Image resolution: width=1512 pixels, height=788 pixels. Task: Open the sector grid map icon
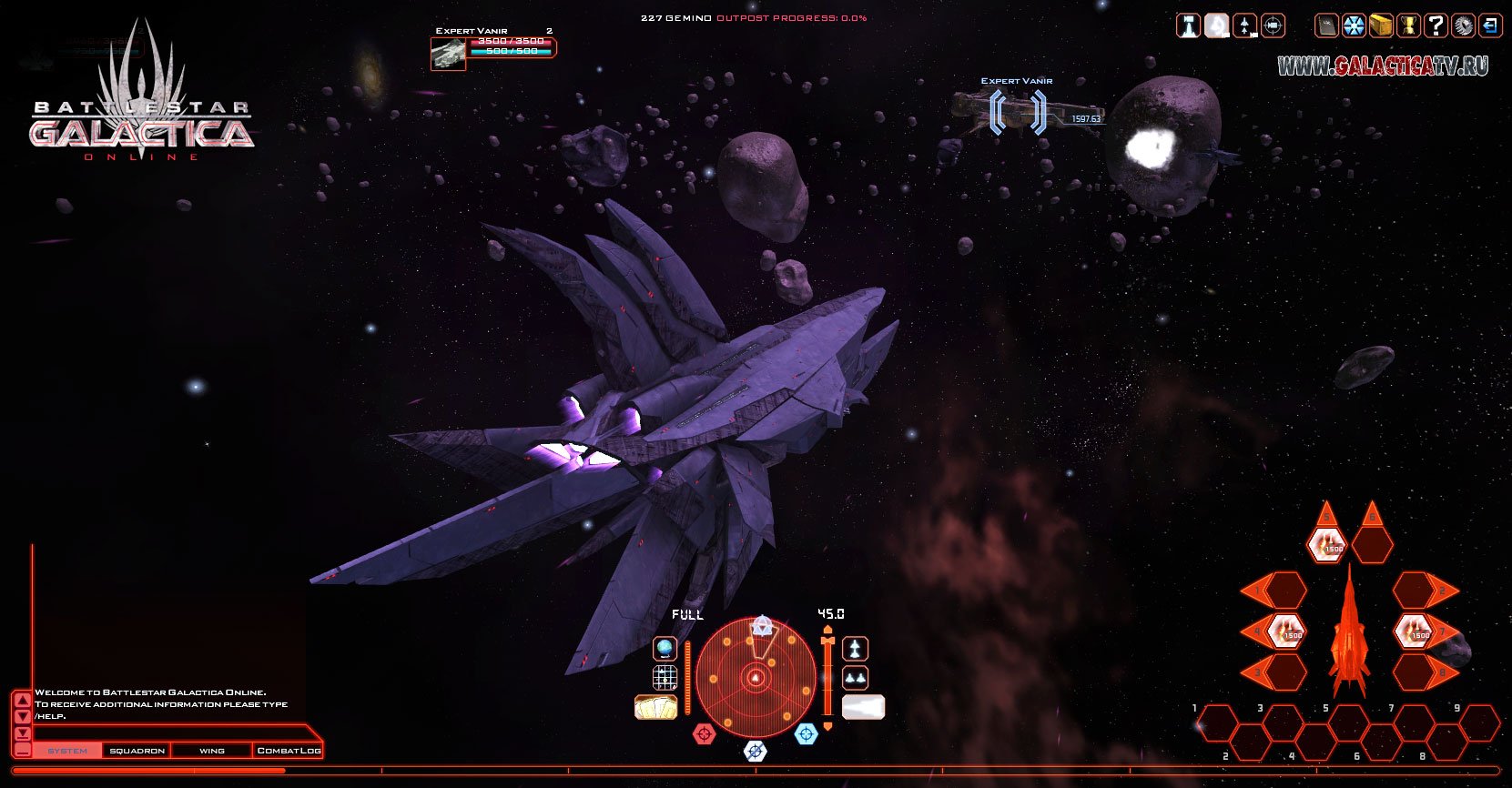tap(665, 678)
